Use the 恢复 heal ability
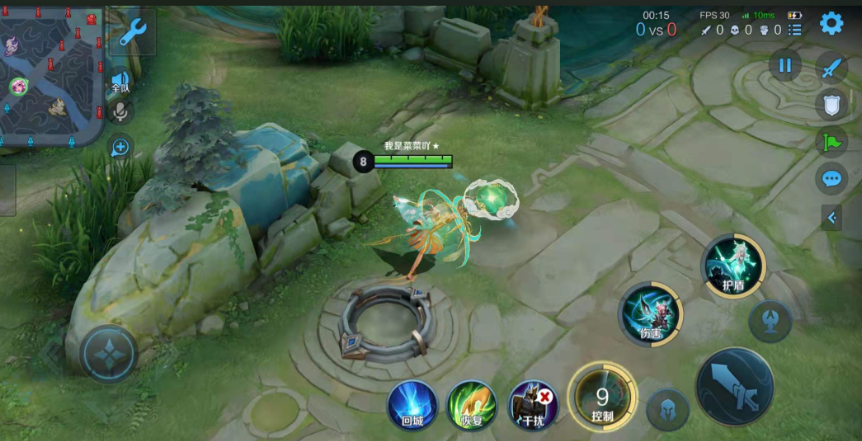This screenshot has width=862, height=441. [x=471, y=404]
